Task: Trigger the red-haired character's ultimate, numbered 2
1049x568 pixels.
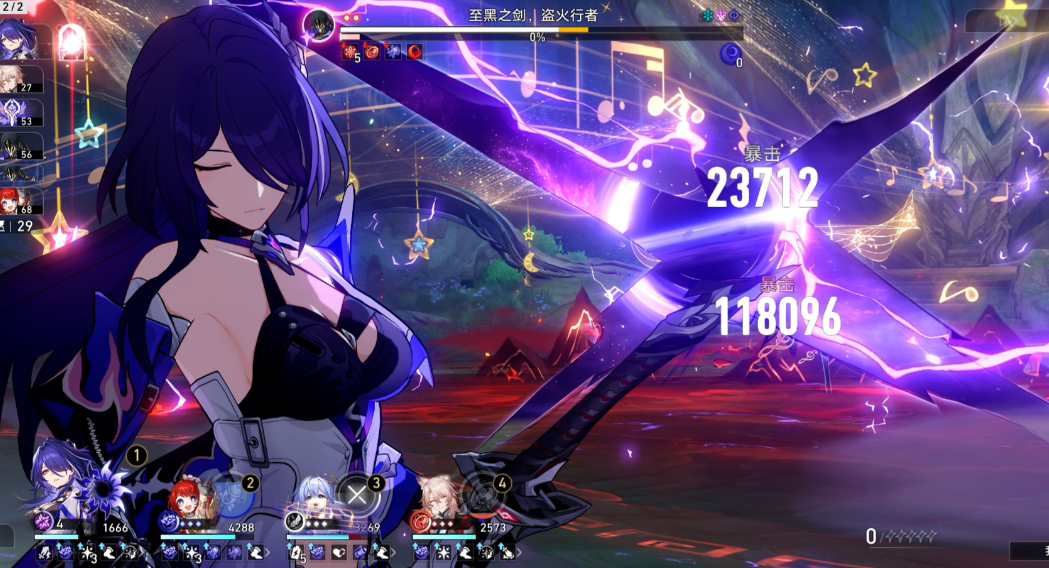Action: 230,493
